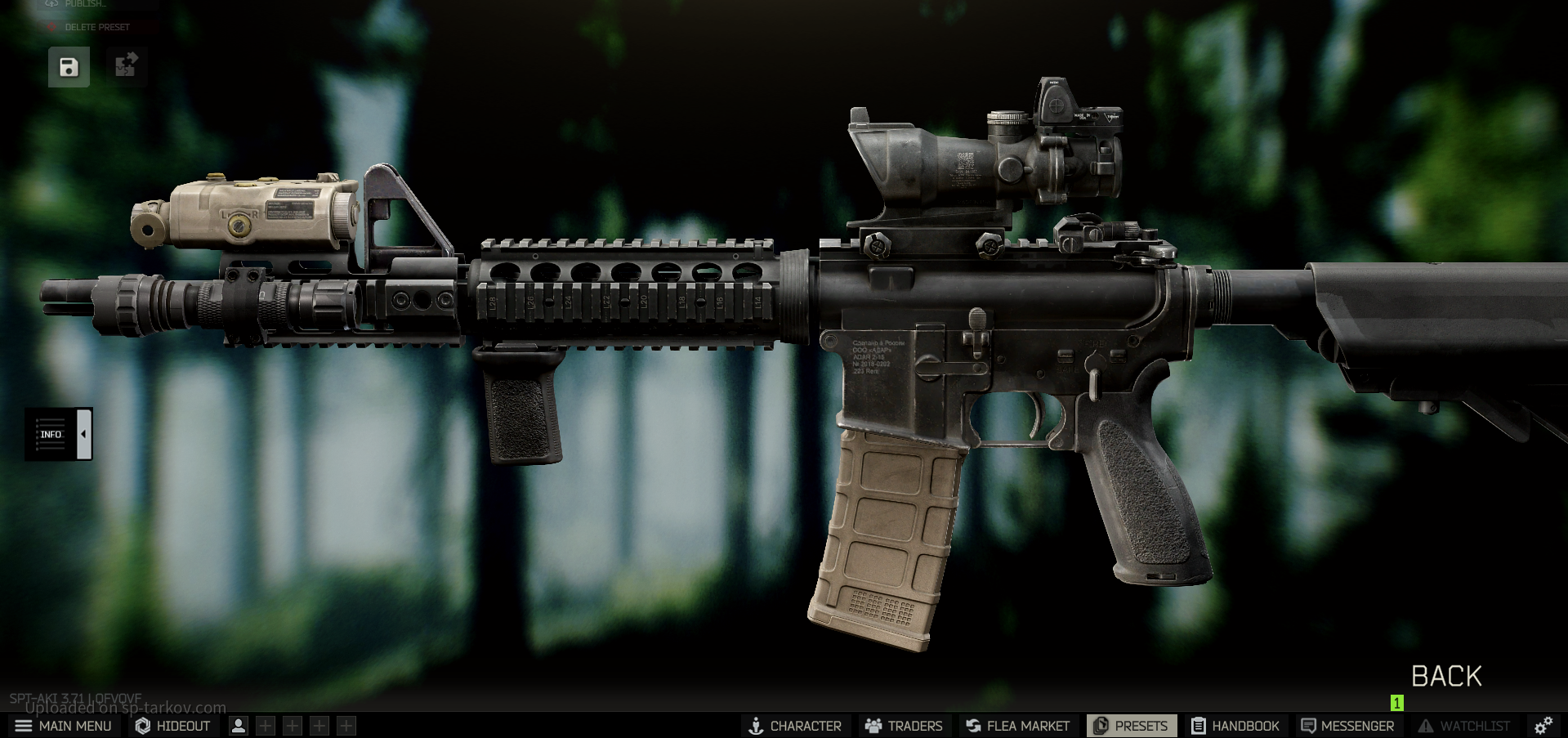Open the Main Menu

63,726
